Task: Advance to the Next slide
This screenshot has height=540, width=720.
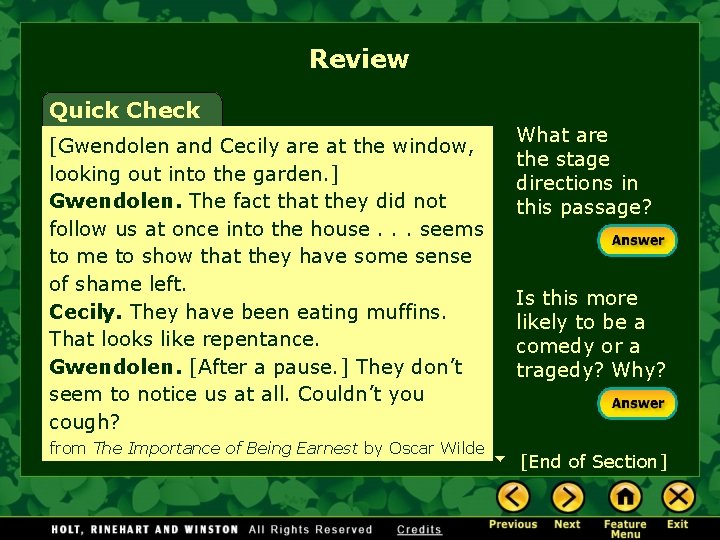Action: [x=567, y=497]
